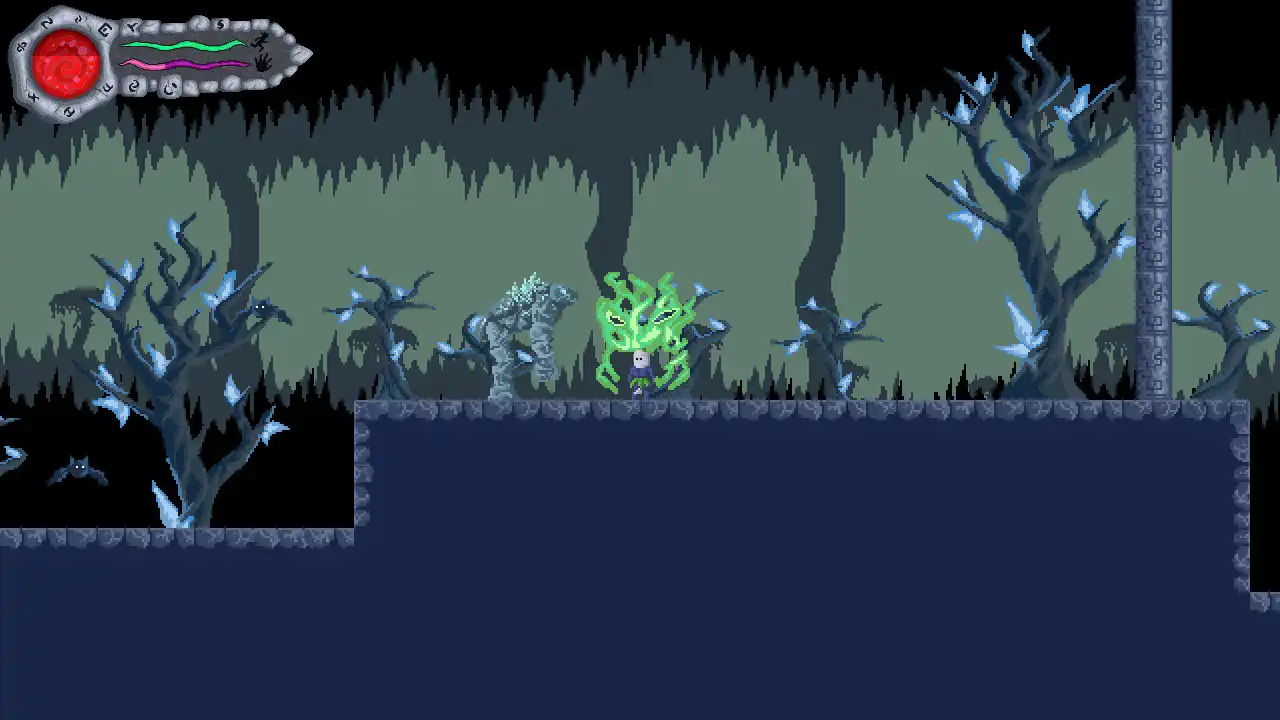
Task: Click the green health bar
Action: [x=185, y=44]
